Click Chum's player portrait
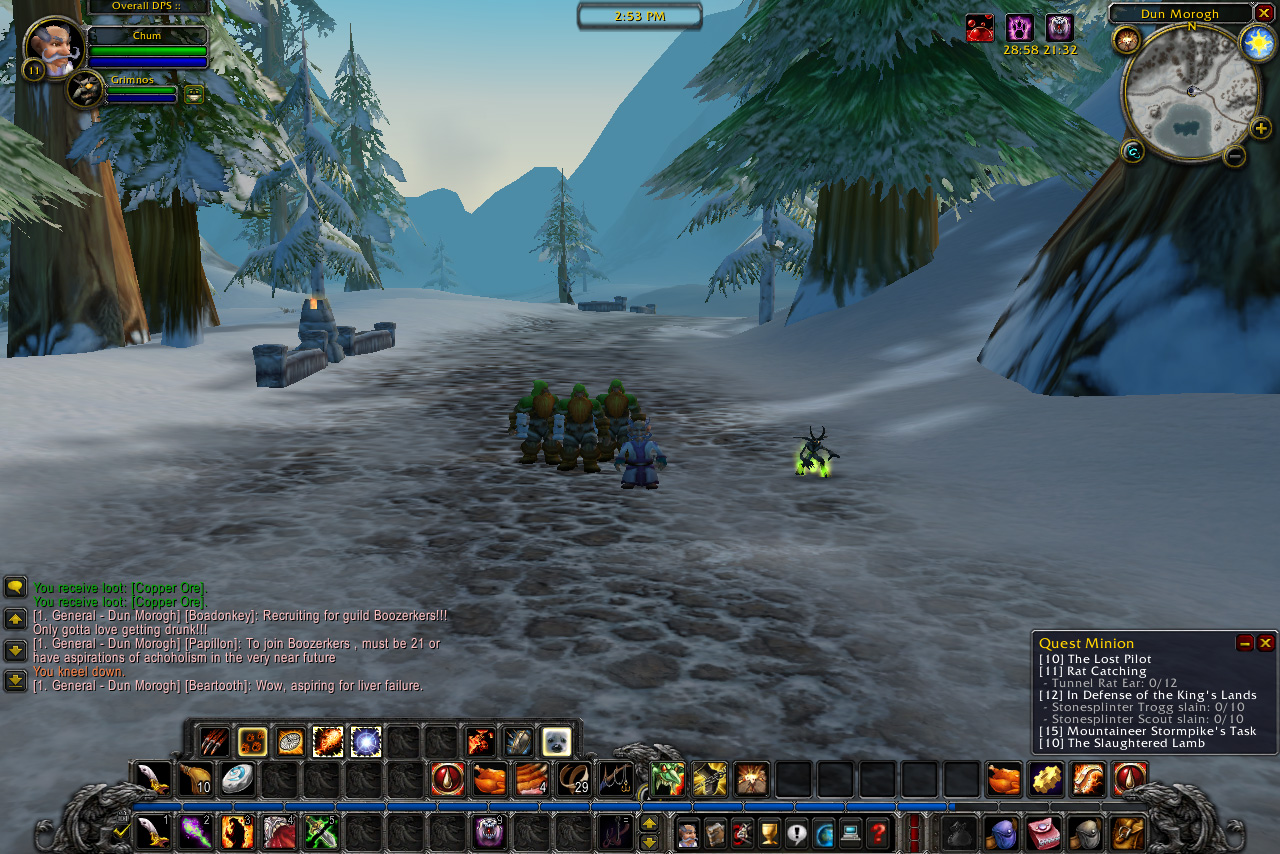Image resolution: width=1280 pixels, height=854 pixels. point(53,47)
